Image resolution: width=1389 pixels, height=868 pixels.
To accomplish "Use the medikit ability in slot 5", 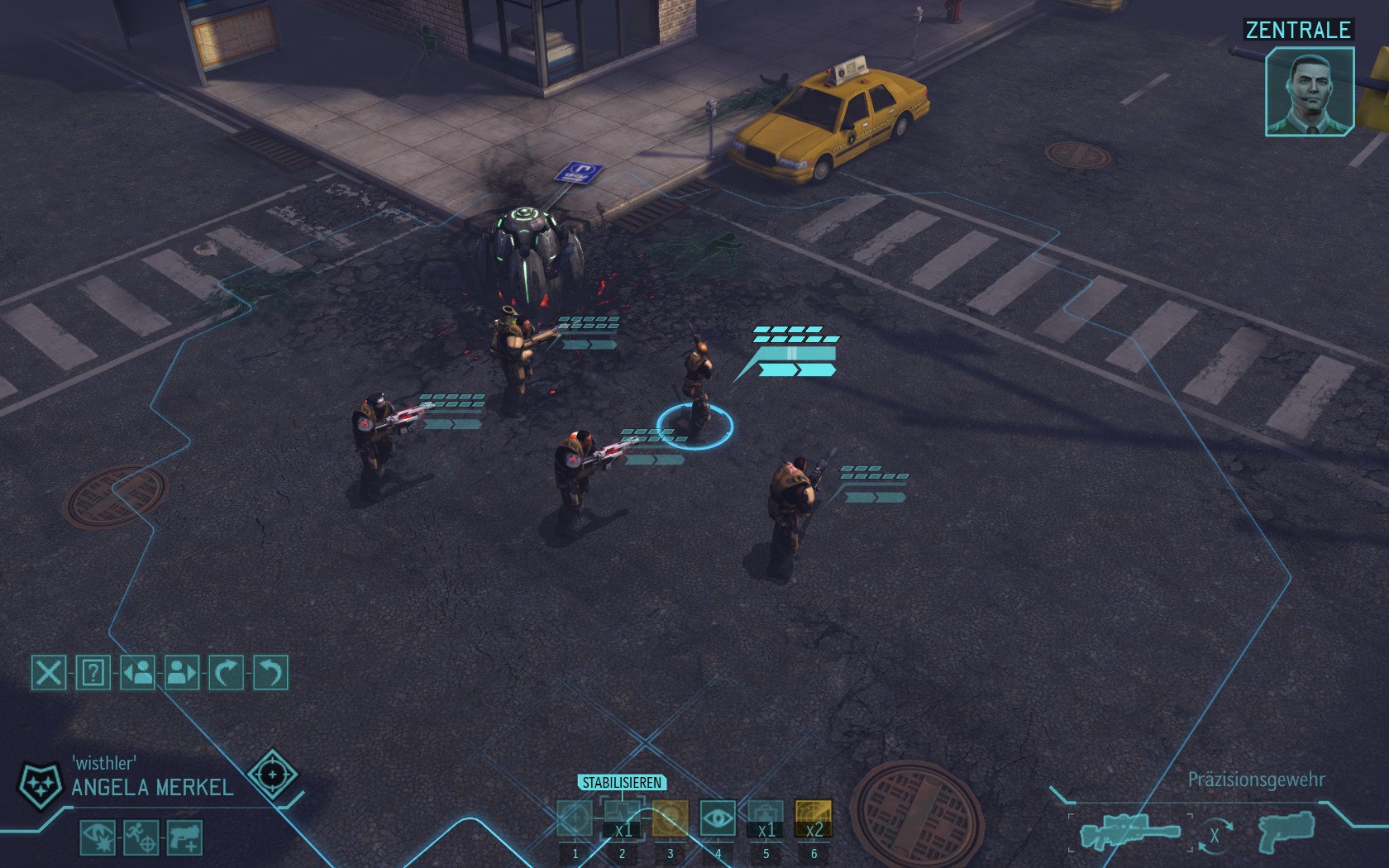I will (766, 819).
